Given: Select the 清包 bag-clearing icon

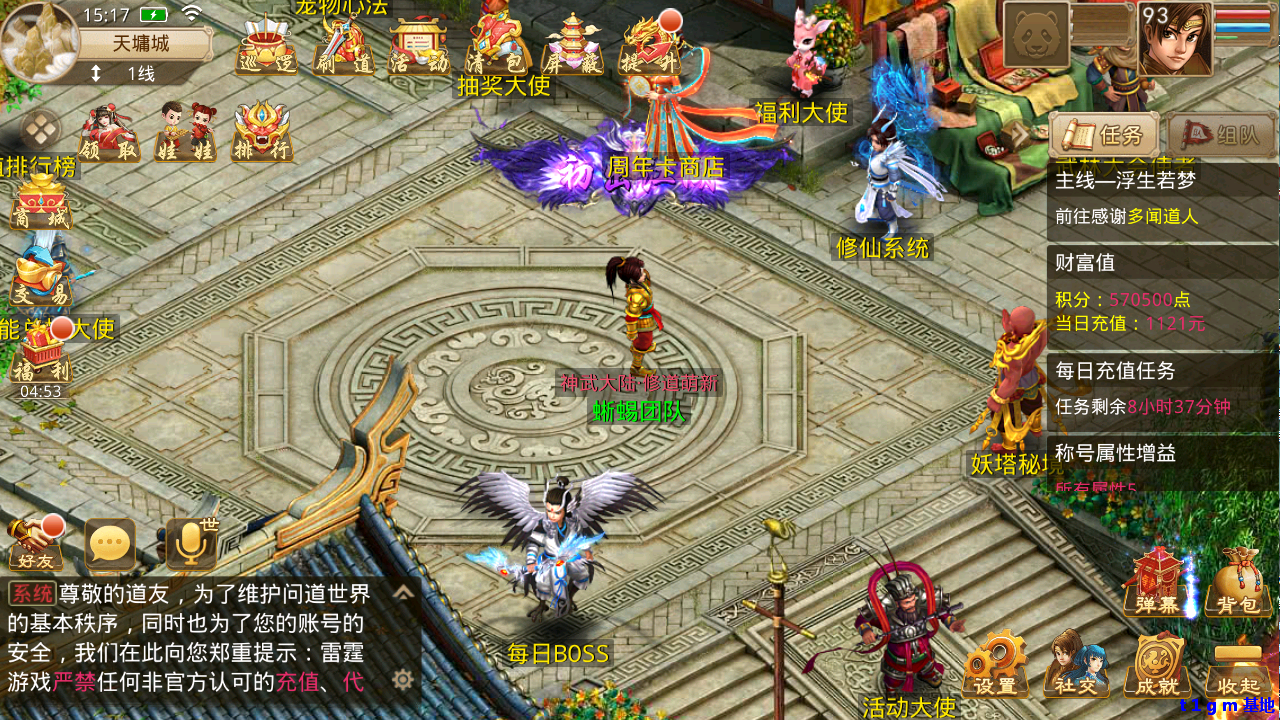Looking at the screenshot, I should click(x=497, y=46).
